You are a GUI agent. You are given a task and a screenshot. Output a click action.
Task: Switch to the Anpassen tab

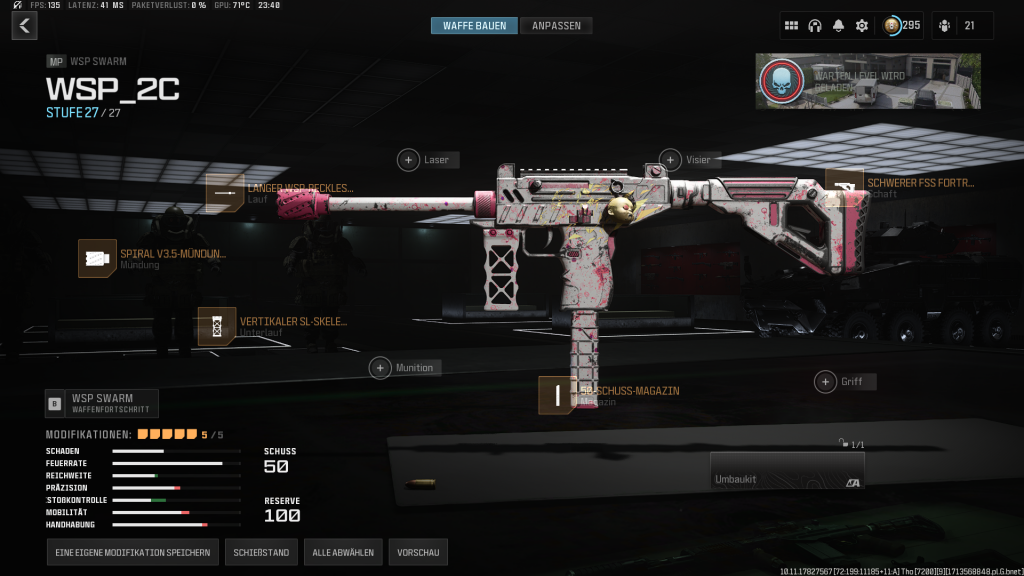[556, 26]
